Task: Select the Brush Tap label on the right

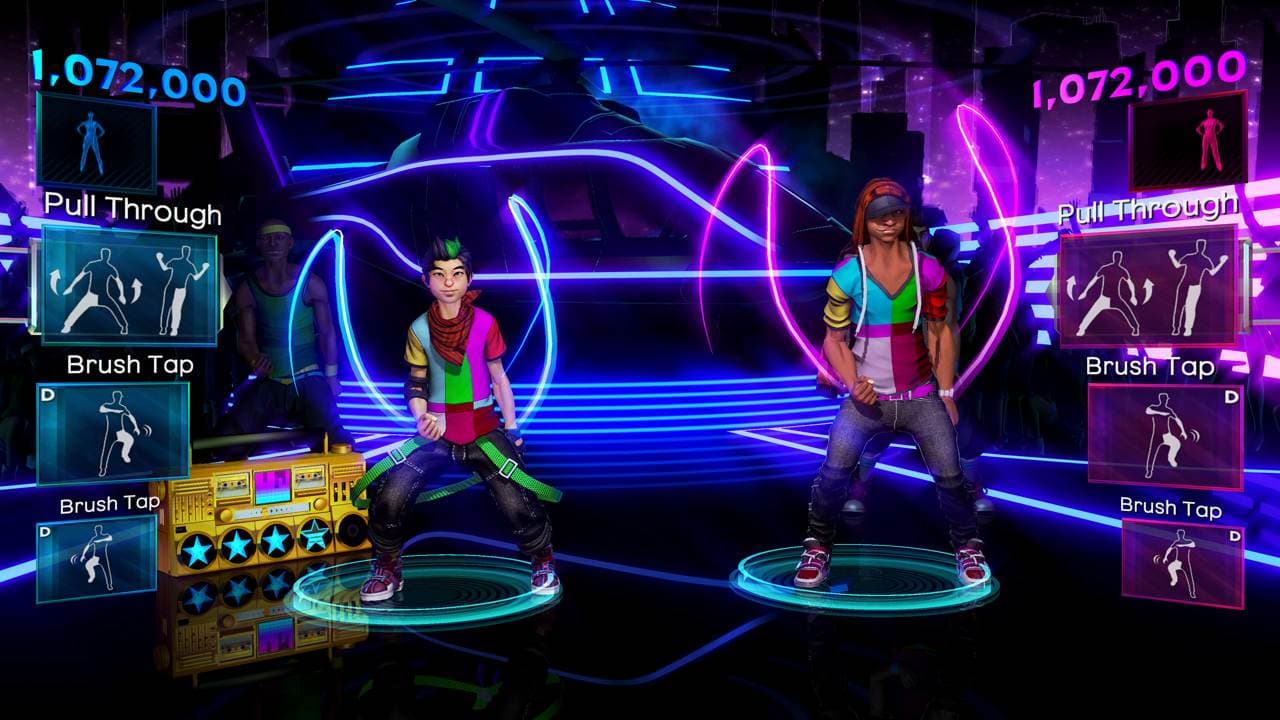Action: click(1148, 366)
